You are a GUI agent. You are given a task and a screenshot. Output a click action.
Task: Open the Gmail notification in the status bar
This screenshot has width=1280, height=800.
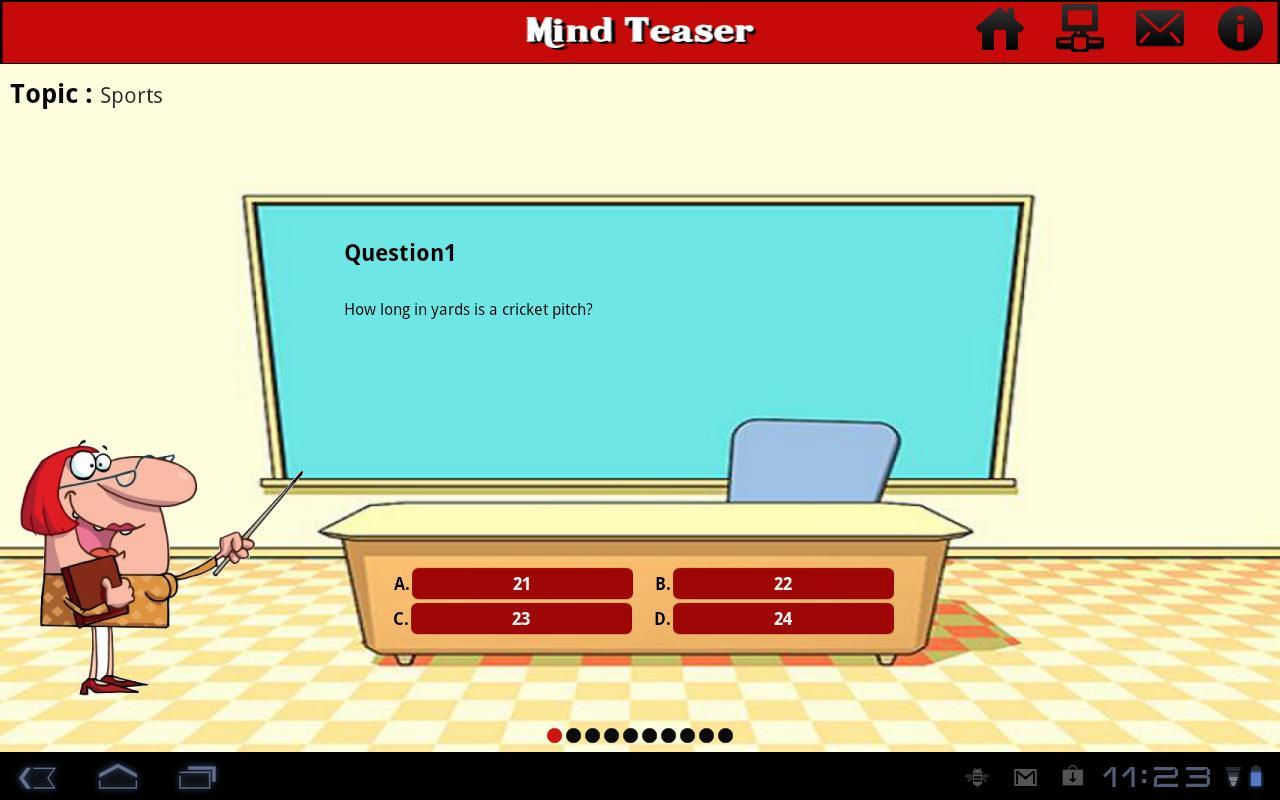pos(1025,777)
